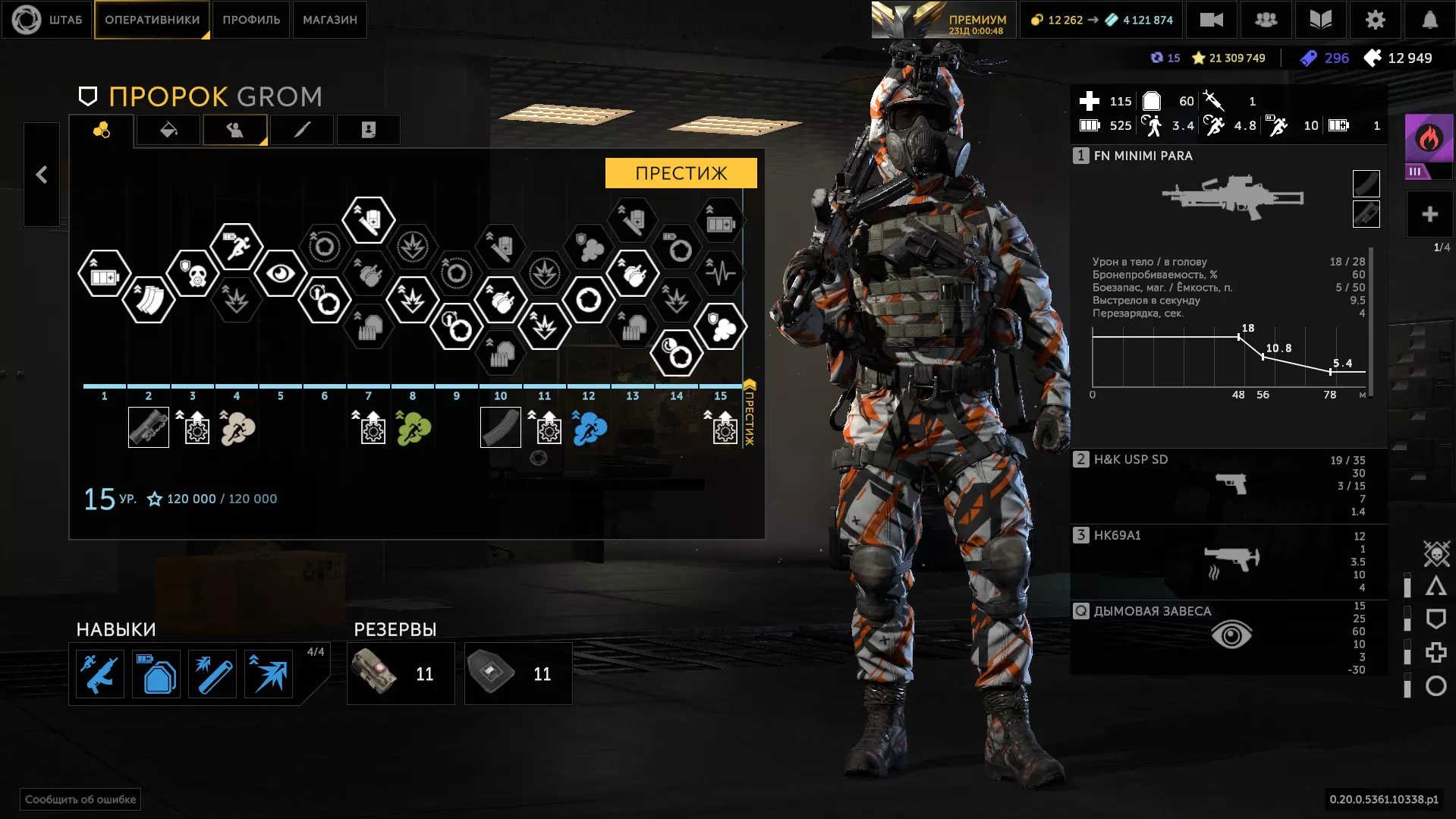Open the Профиль menu

click(x=251, y=20)
